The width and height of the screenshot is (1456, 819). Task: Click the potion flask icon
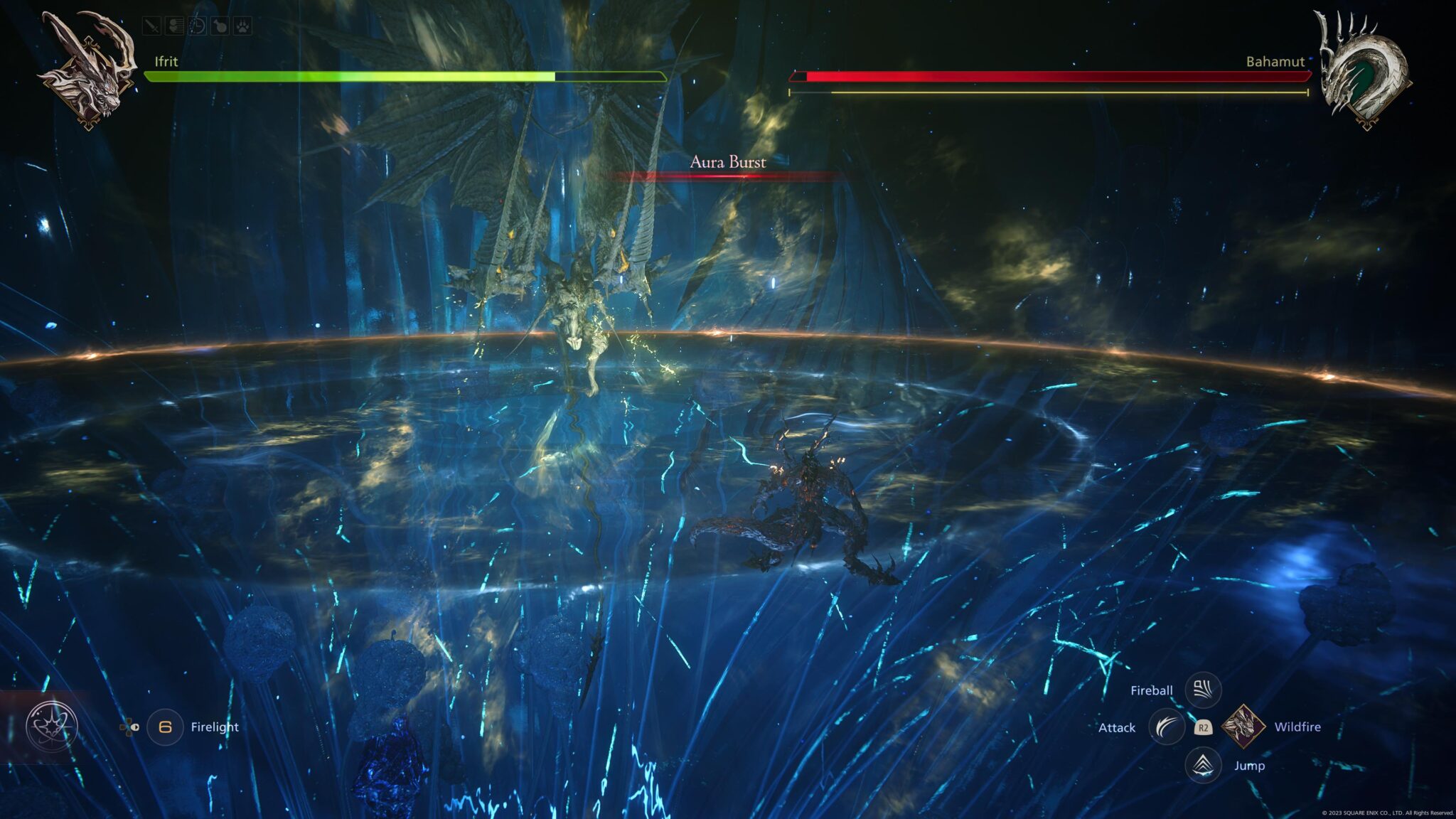220,23
